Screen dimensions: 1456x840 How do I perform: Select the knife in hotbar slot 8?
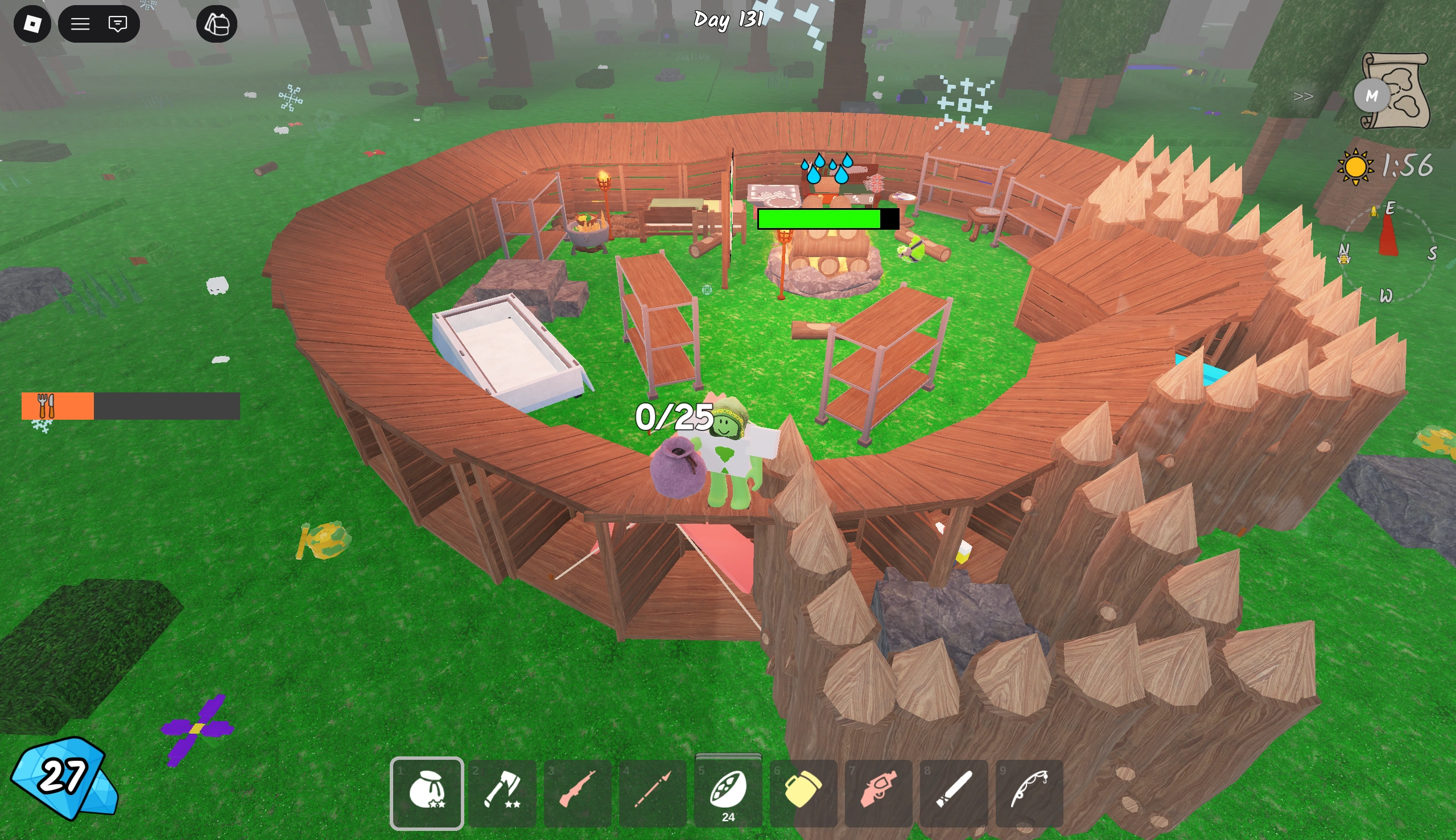pos(956,795)
